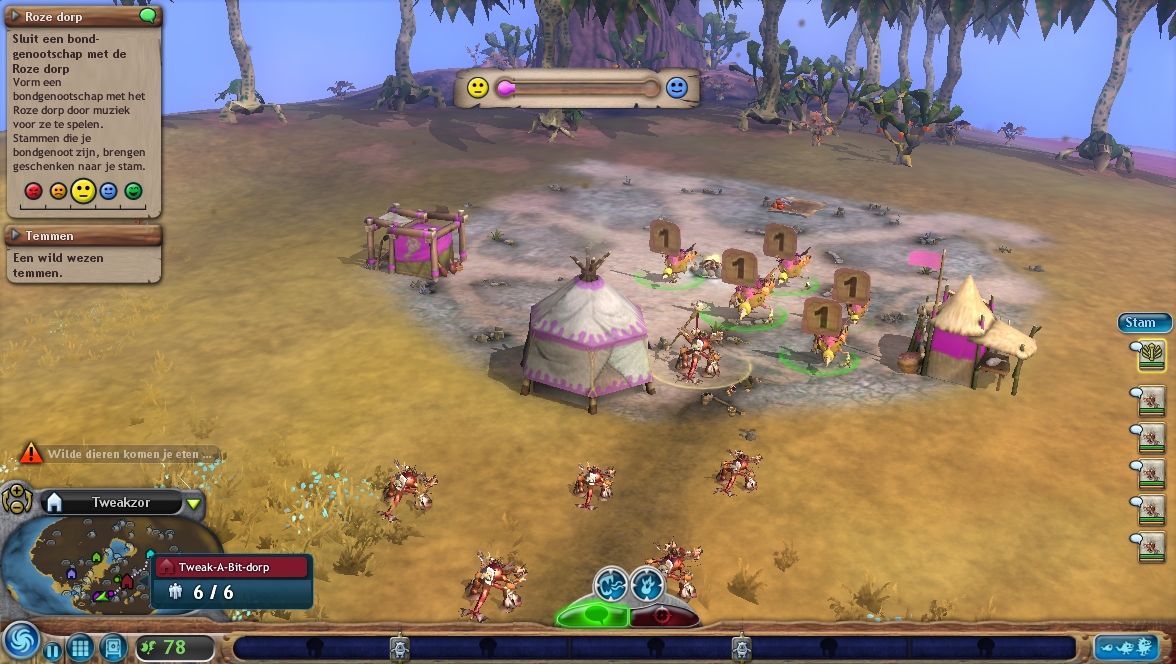Click the Tweak-A-Bit-dorp village label
The image size is (1176, 664).
(232, 566)
